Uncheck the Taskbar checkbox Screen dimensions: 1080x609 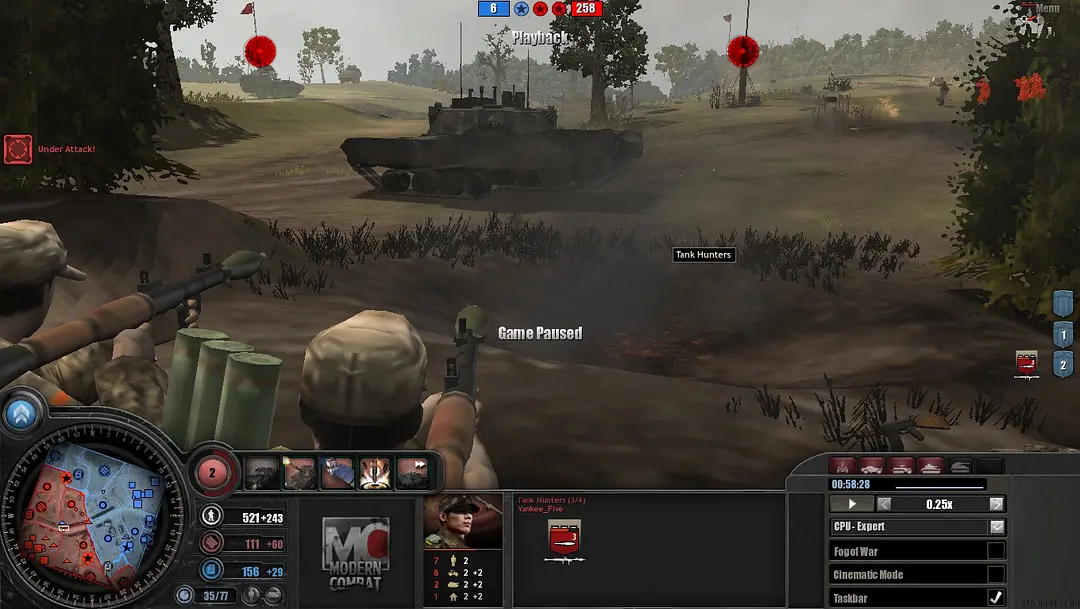(996, 597)
